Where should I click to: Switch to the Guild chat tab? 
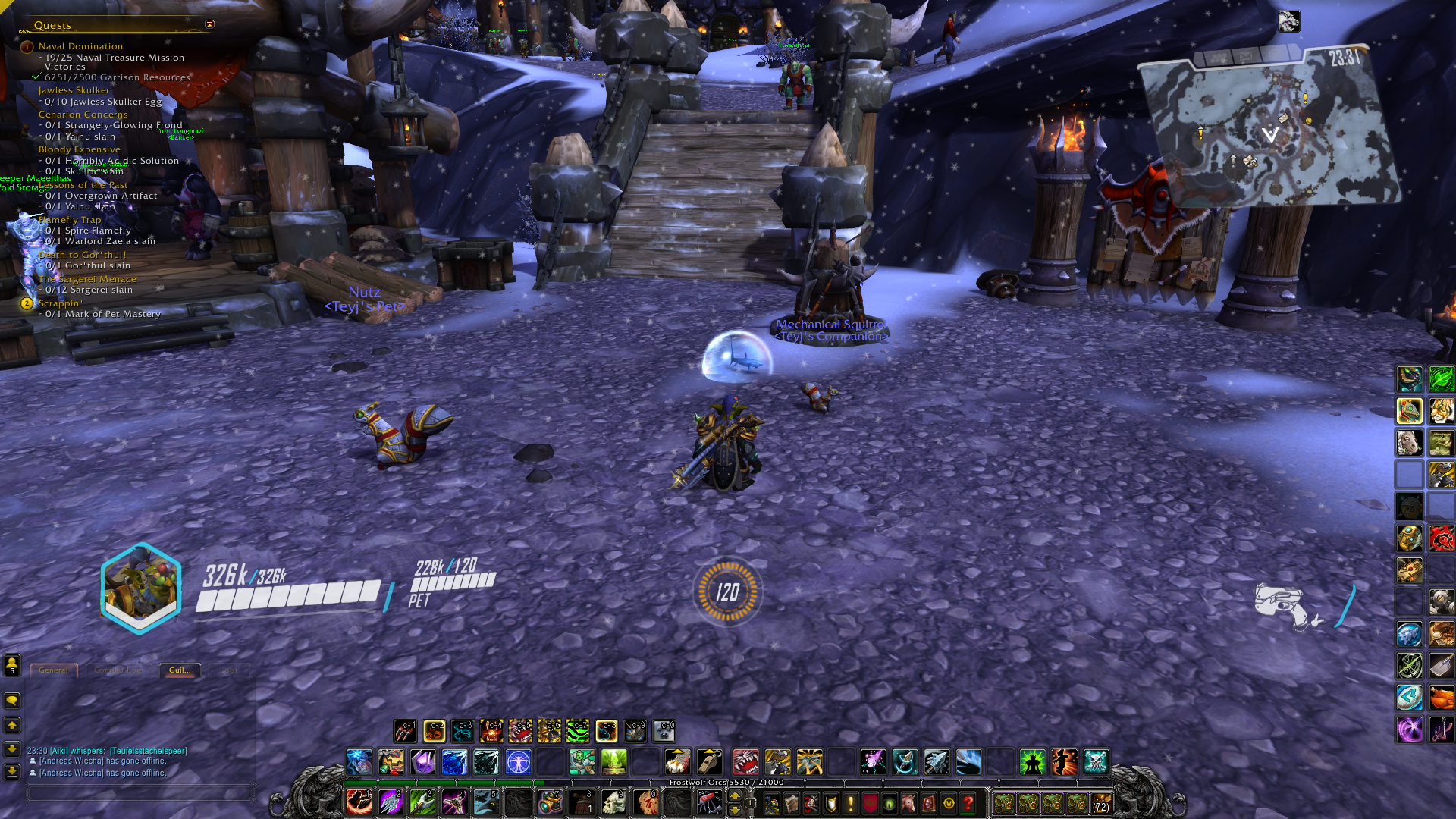pyautogui.click(x=180, y=670)
